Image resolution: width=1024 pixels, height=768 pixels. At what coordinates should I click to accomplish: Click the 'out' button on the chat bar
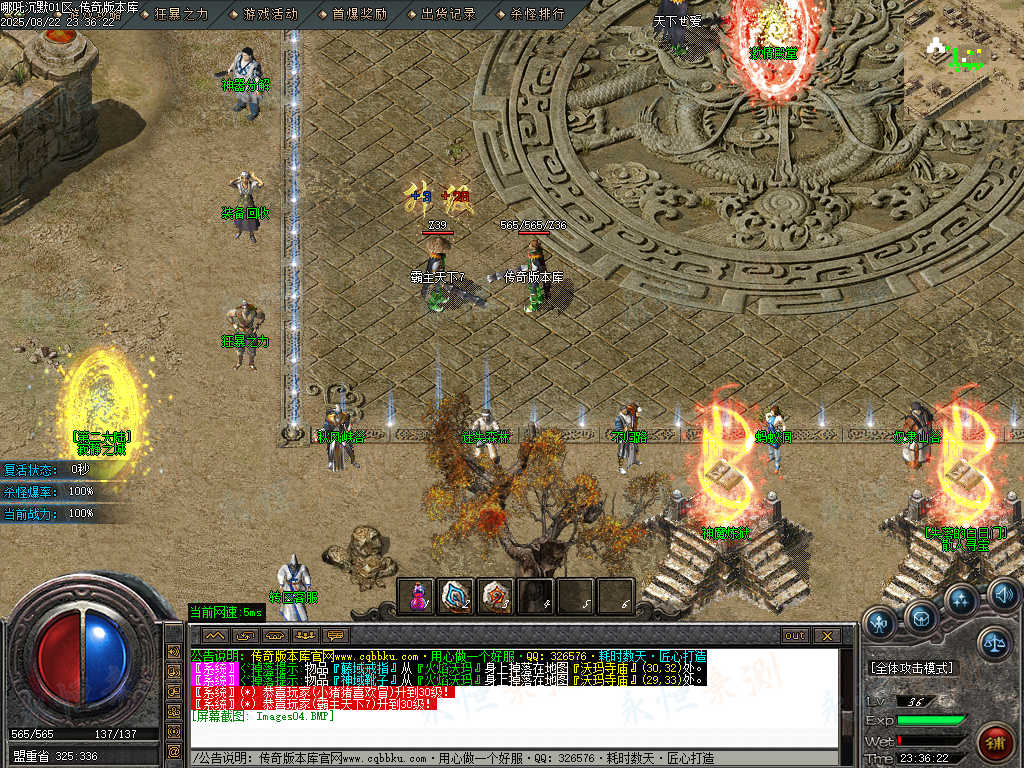pos(795,635)
